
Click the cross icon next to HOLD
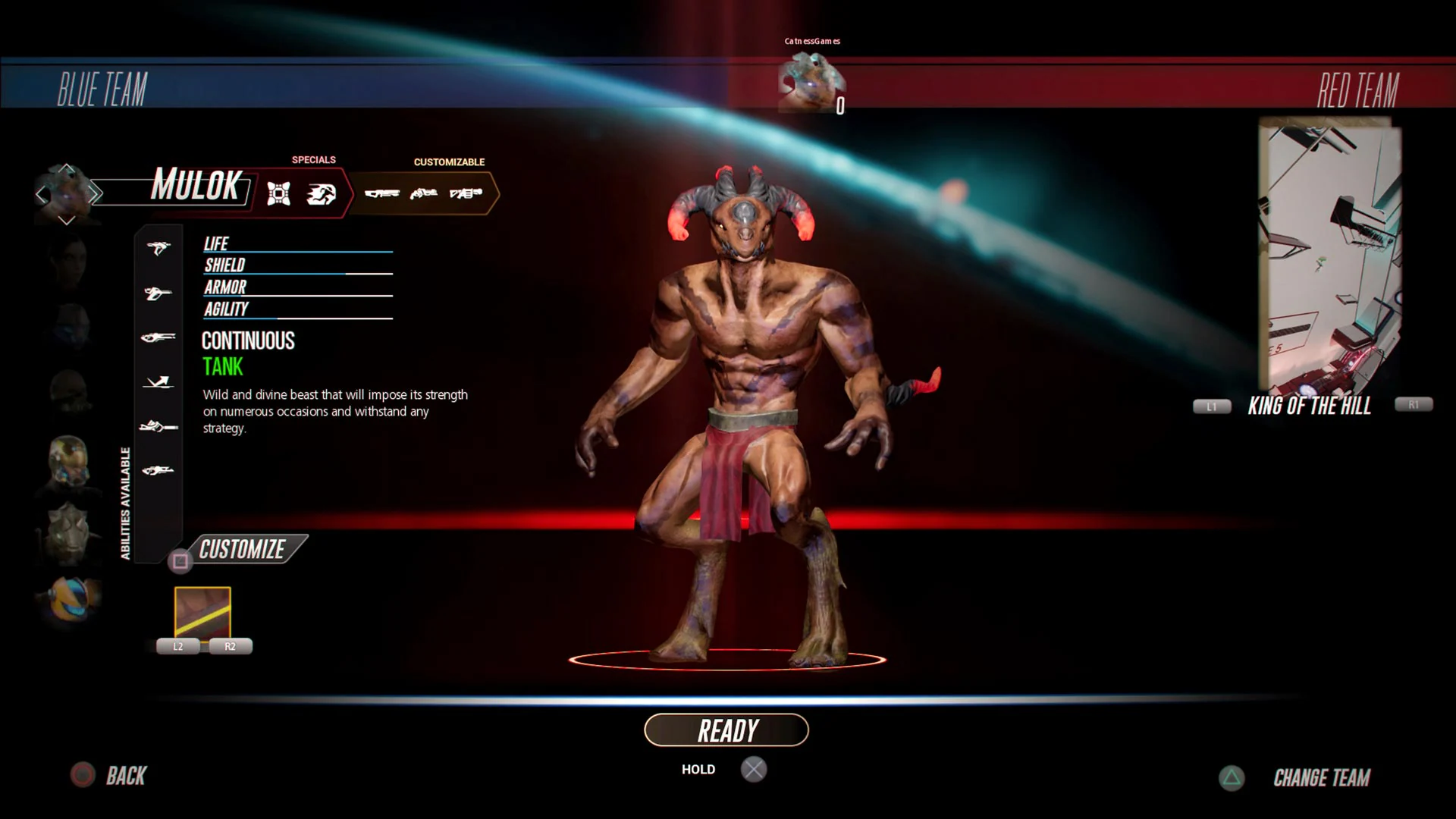754,769
